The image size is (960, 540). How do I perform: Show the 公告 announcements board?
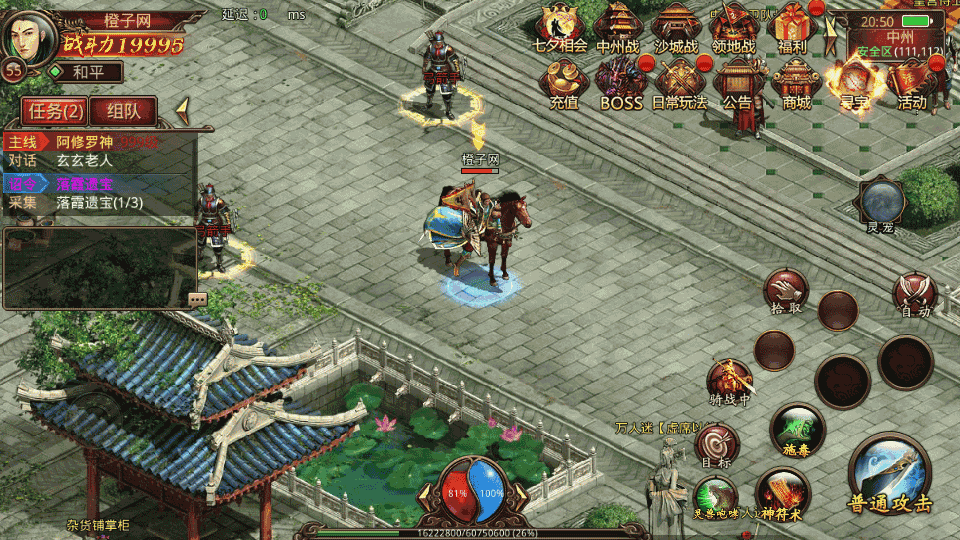pyautogui.click(x=738, y=83)
